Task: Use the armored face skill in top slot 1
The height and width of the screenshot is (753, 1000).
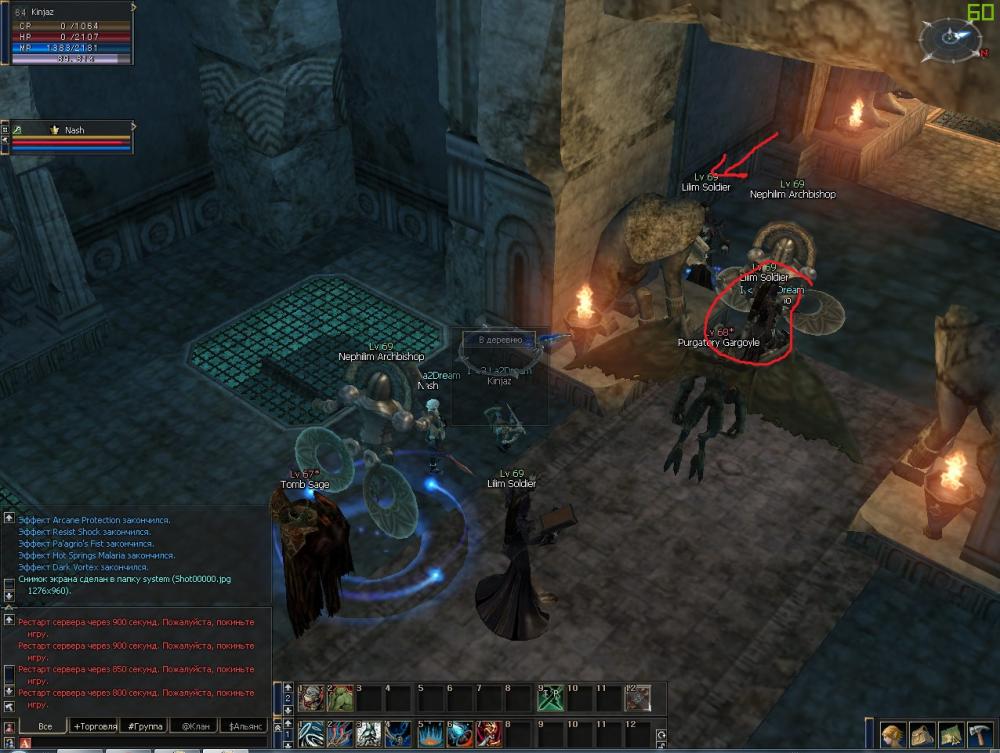Action: (x=312, y=697)
